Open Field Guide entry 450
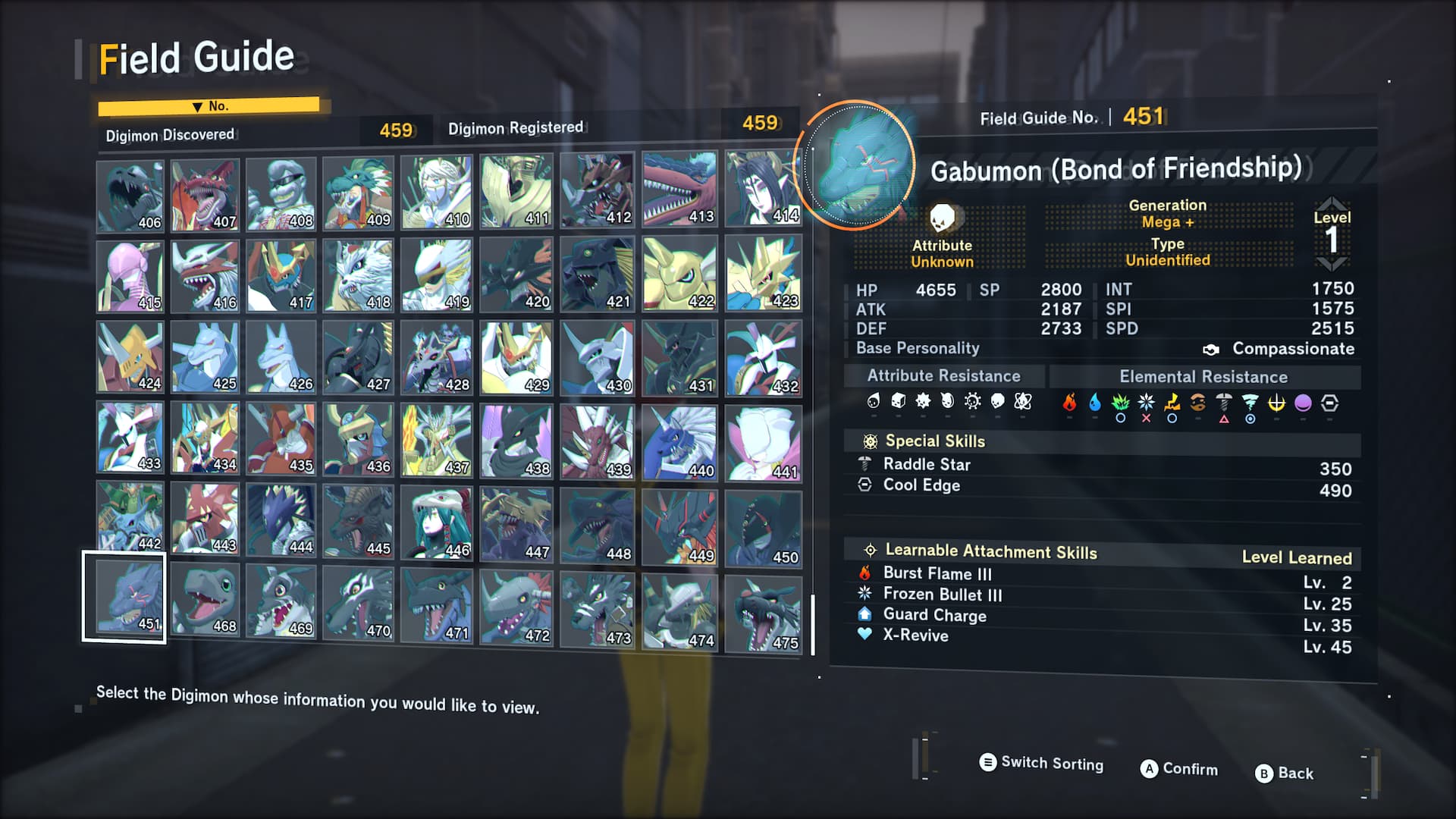This screenshot has width=1456, height=819. [x=763, y=529]
